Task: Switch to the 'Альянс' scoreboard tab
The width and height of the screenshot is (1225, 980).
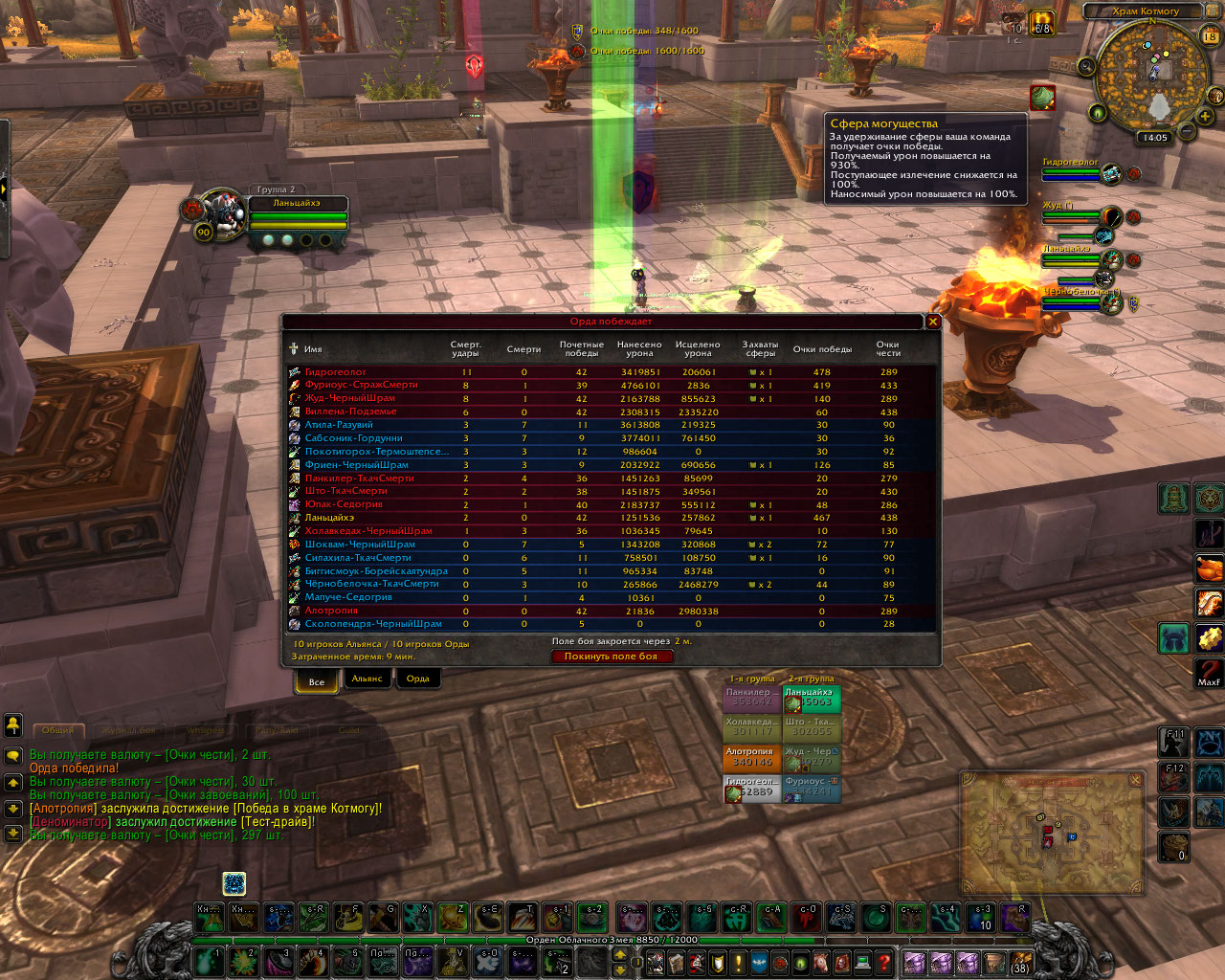Action: 367,679
